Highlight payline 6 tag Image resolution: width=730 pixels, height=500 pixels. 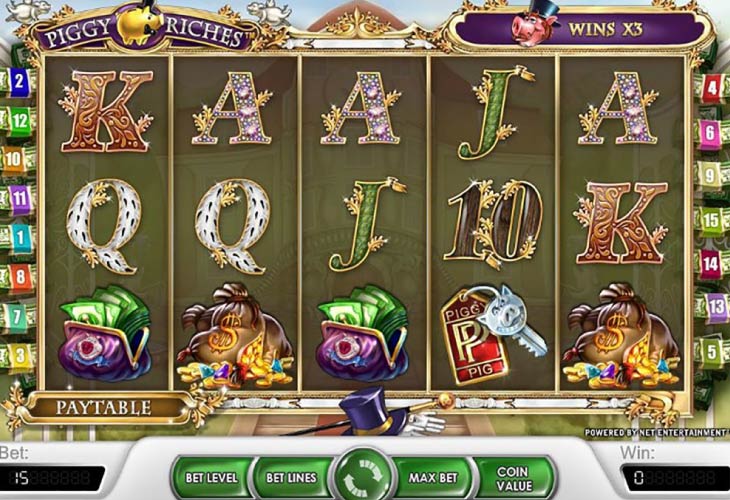coord(712,131)
